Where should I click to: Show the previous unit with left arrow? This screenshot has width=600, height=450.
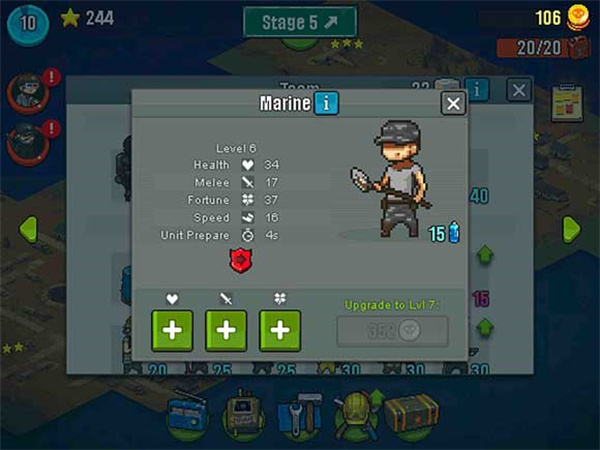28,228
